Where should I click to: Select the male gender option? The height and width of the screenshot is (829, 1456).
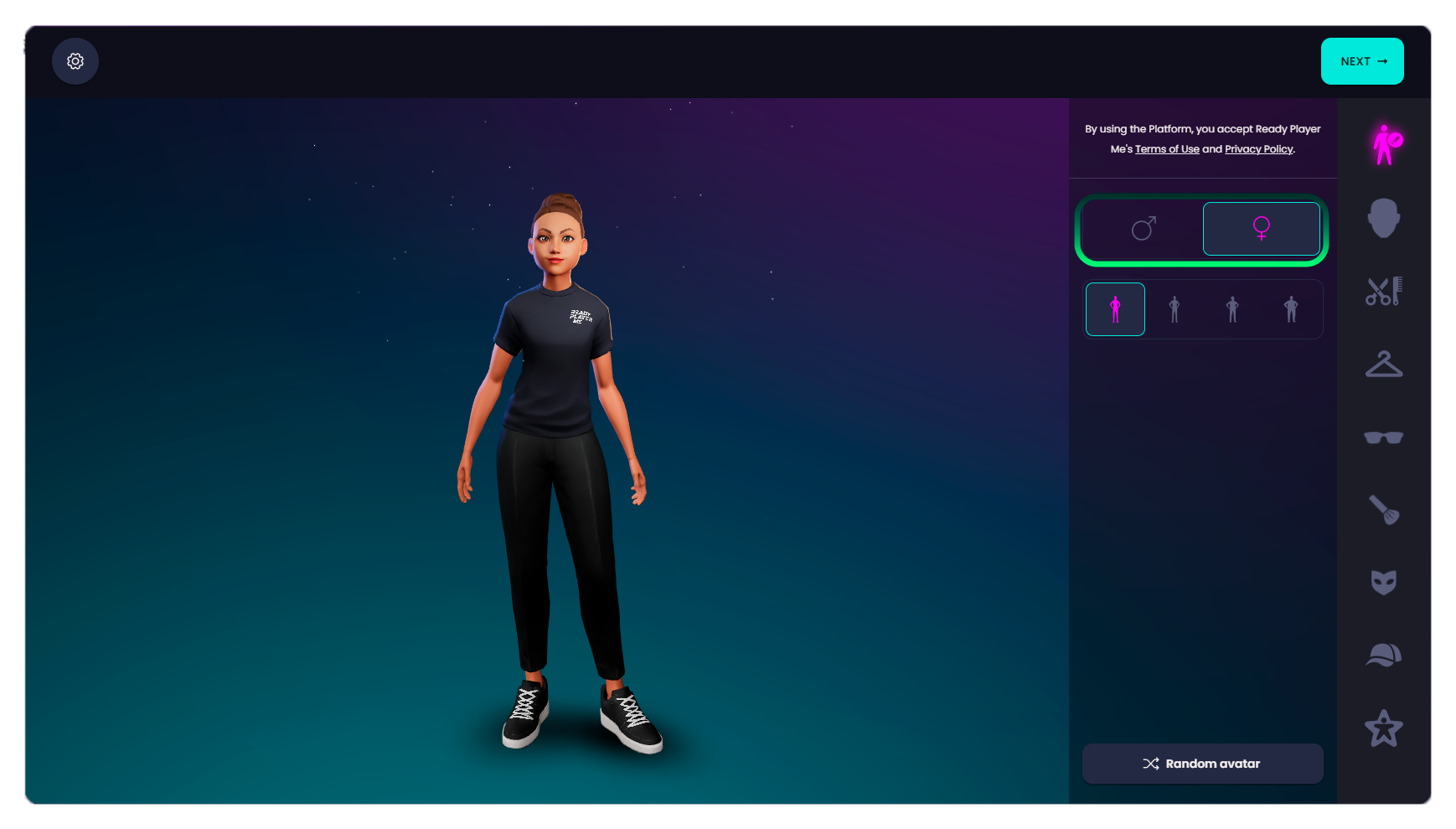pos(1144,228)
